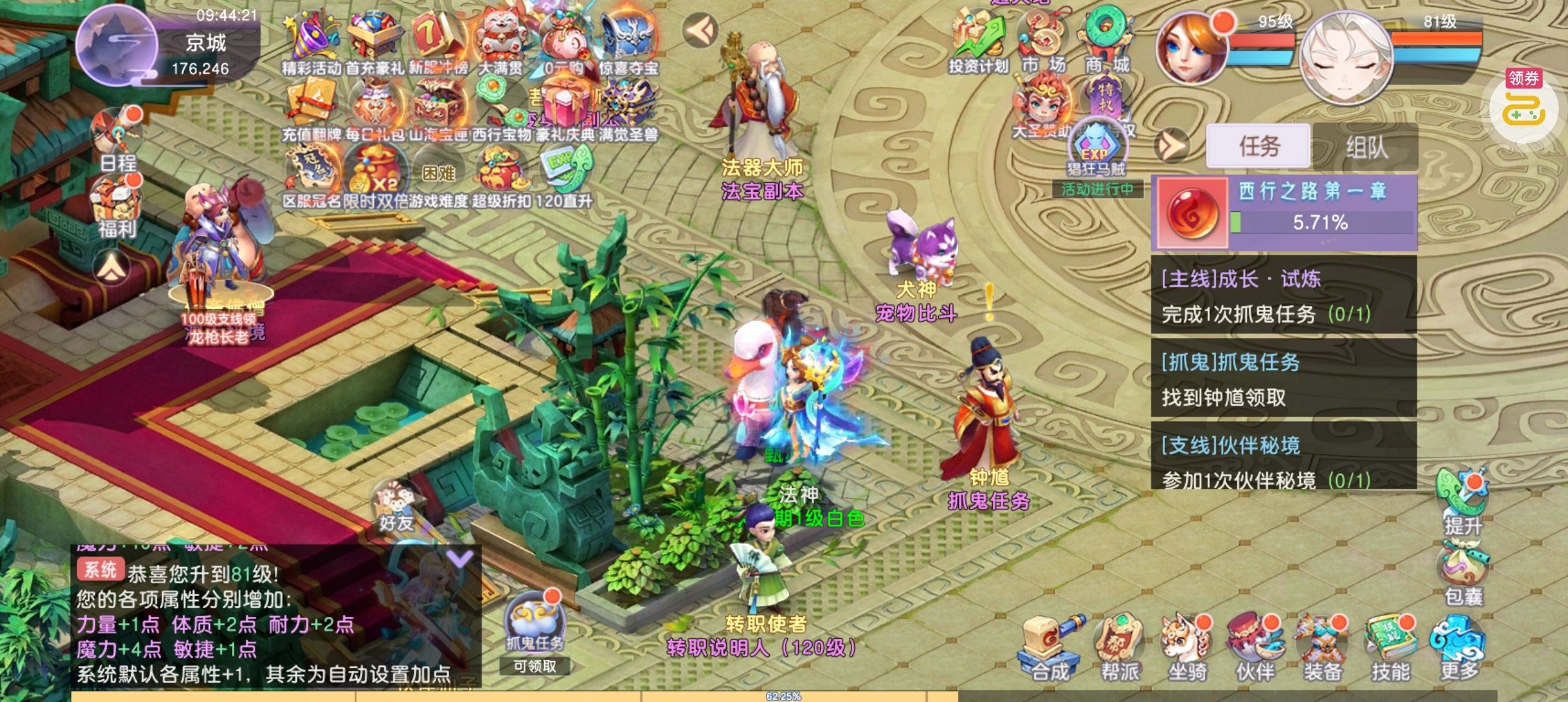Collapse the system chat with purple chevron
Image resolution: width=1568 pixels, height=702 pixels.
pos(459,558)
